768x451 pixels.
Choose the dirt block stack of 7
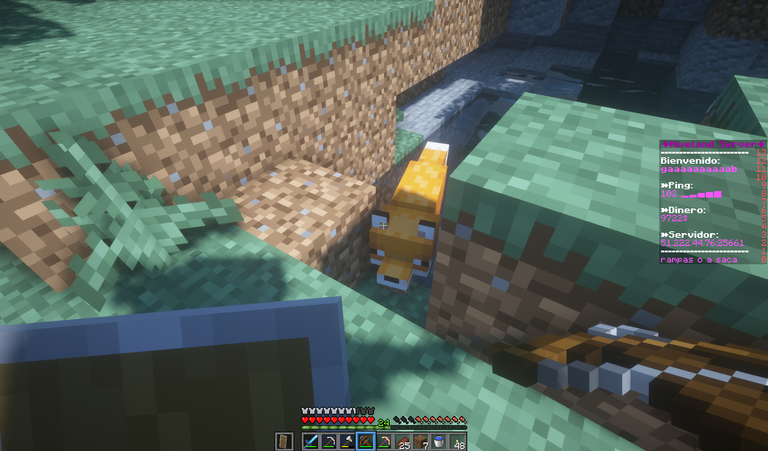[421, 441]
